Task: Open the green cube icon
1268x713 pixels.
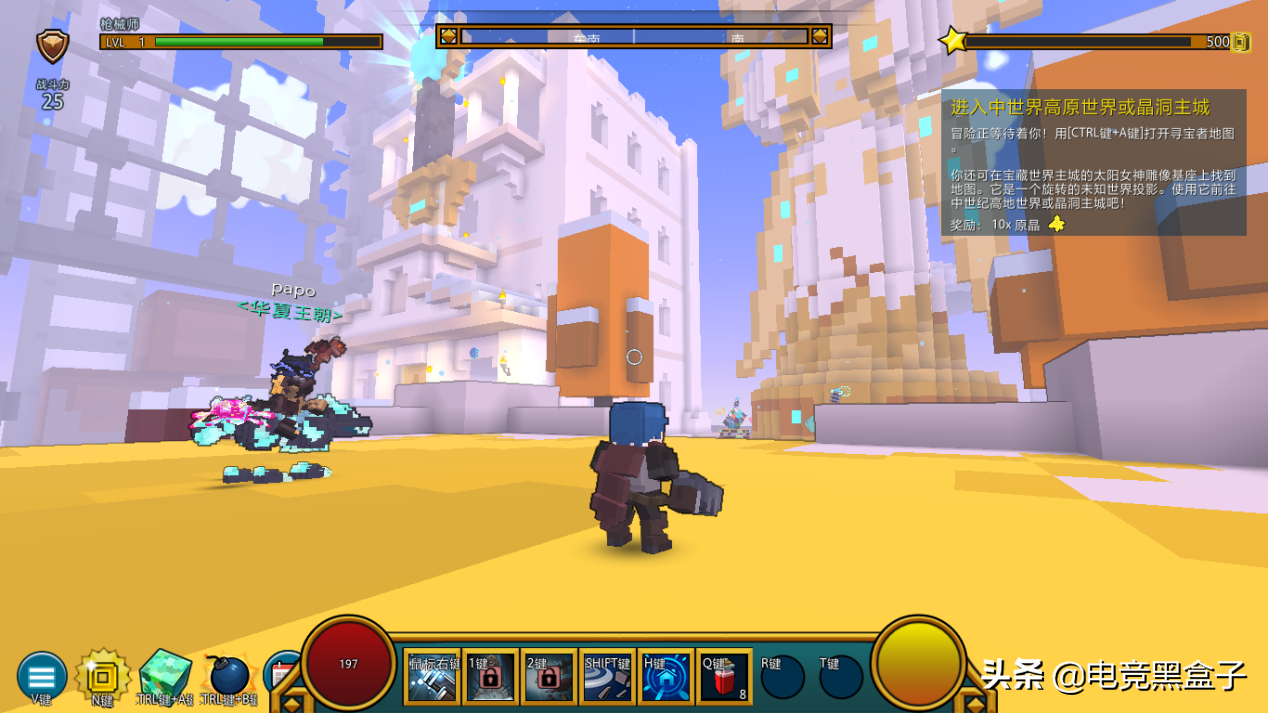Action: point(165,674)
